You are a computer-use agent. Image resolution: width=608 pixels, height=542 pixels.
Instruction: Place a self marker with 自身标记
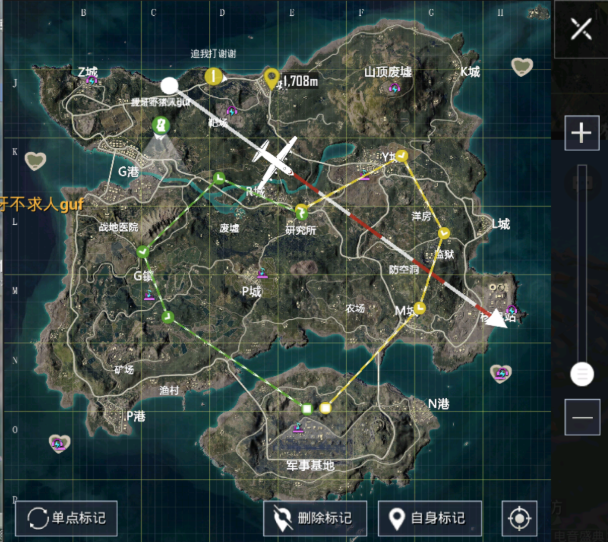coord(429,518)
